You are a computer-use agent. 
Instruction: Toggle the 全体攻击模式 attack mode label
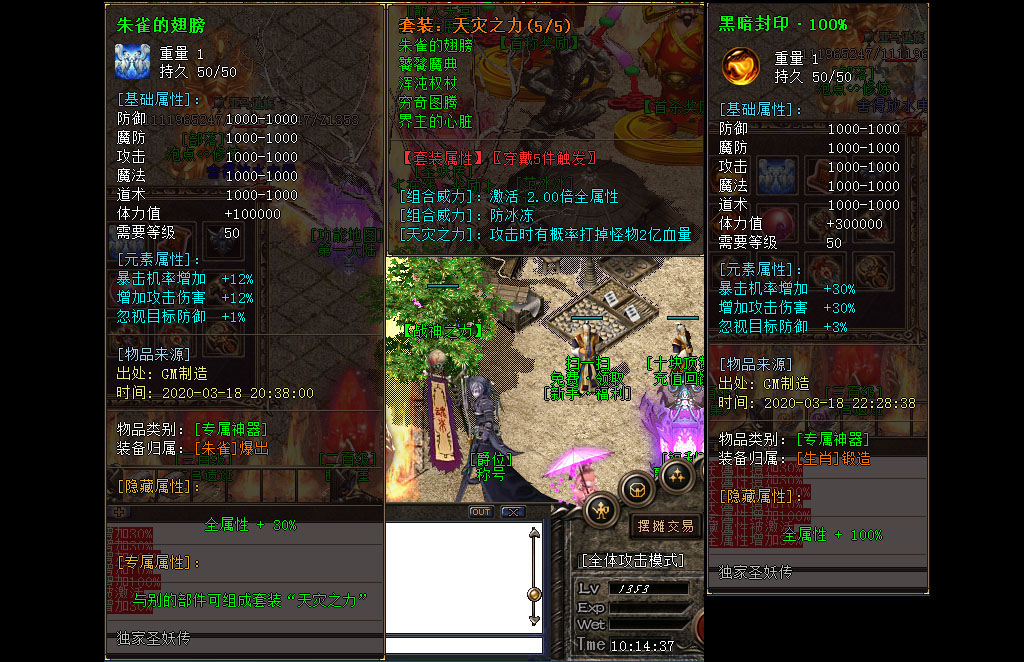pyautogui.click(x=633, y=560)
